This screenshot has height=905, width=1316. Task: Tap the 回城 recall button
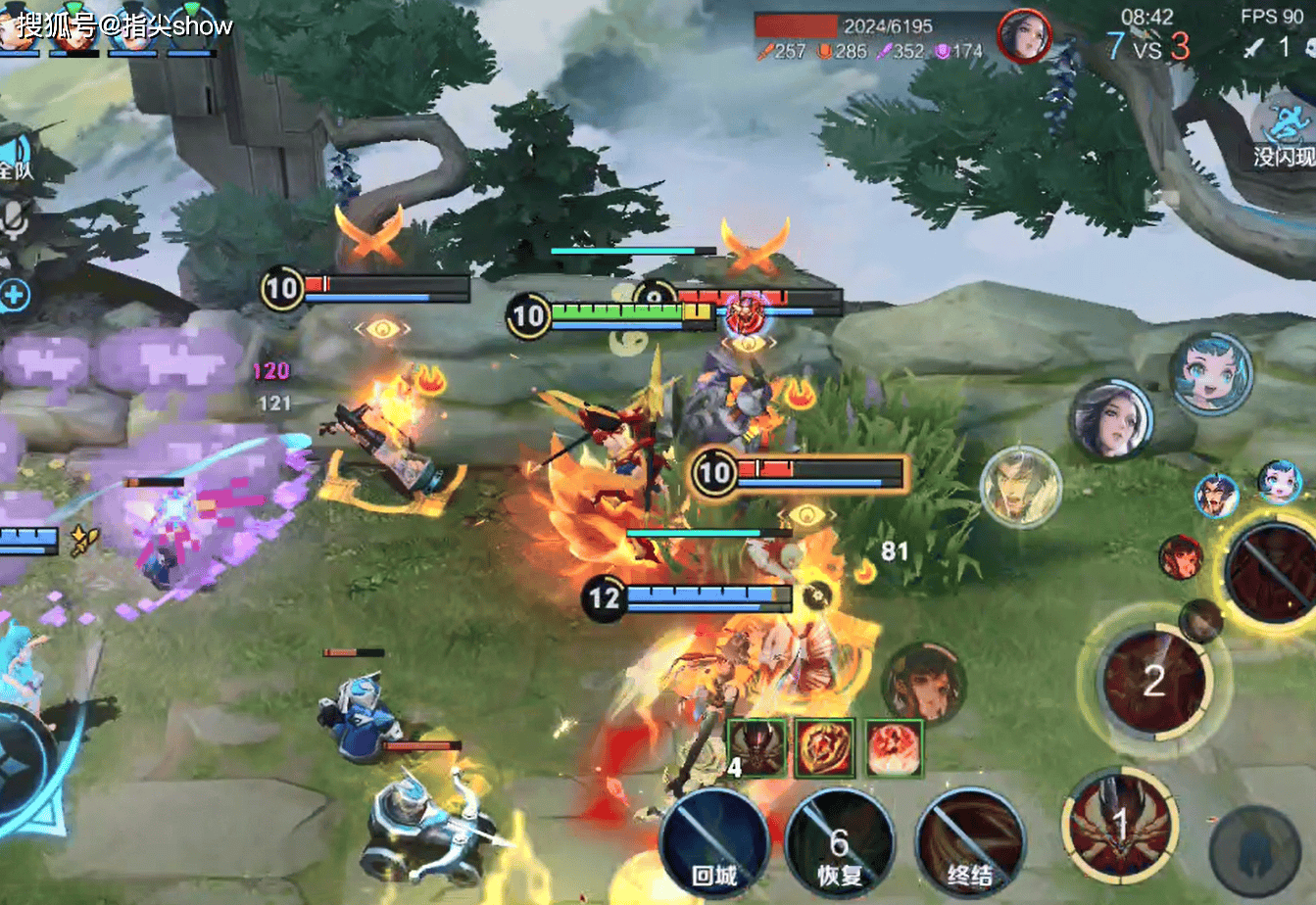(x=713, y=844)
